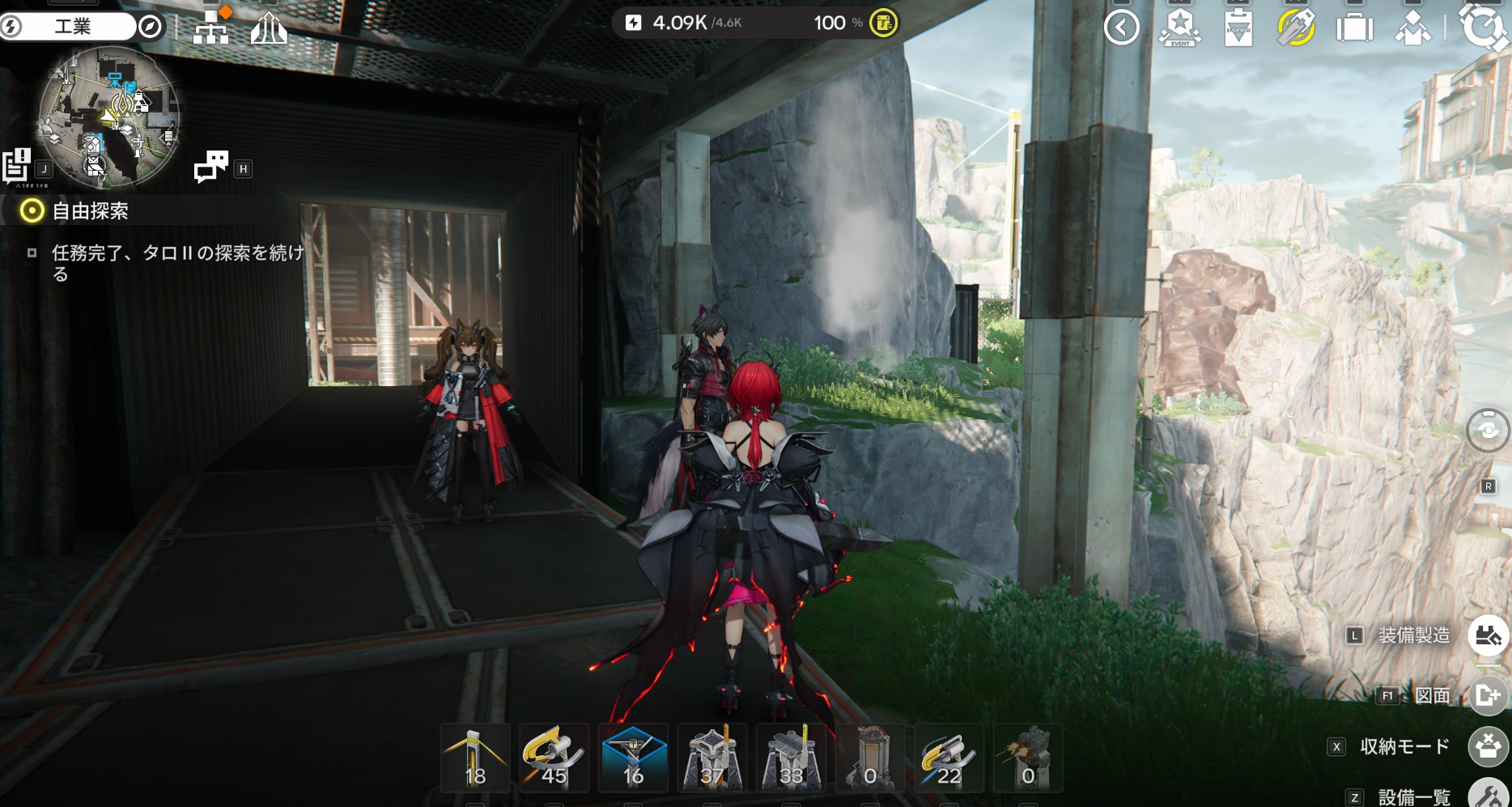Image resolution: width=1512 pixels, height=807 pixels.
Task: Open the three-arrows icon in the top bar
Action: (269, 30)
